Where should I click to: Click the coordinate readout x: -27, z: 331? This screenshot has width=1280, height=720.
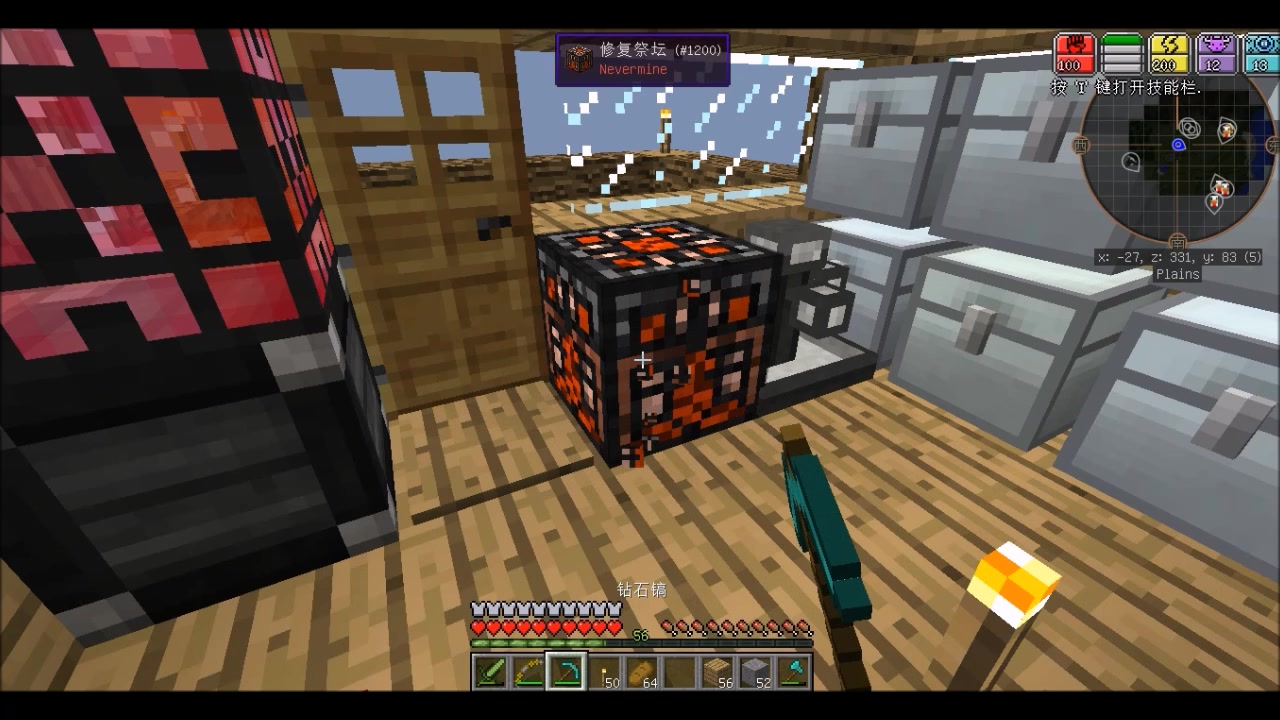click(1177, 257)
